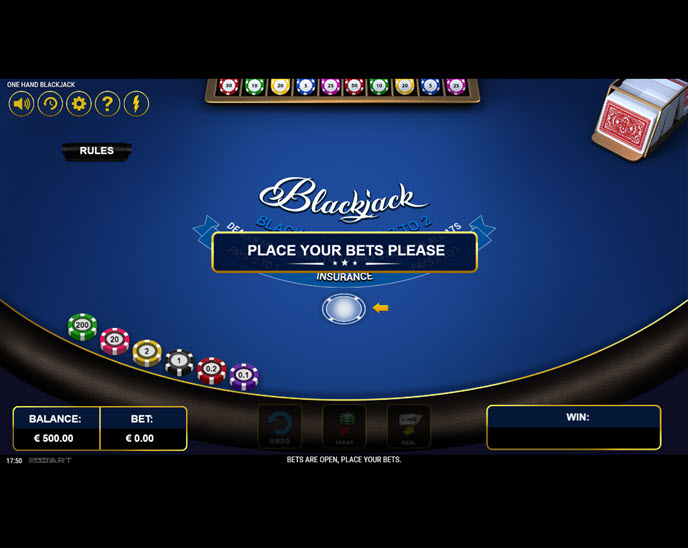Screen dimensions: 688x548
Task: Choose the purple 0.1 chip
Action: click(244, 375)
